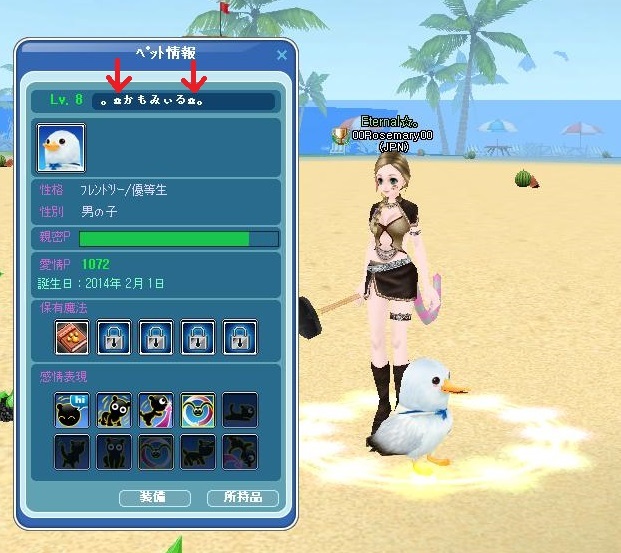This screenshot has width=621, height=553.
Task: Click the penguin pet portrait thumbnail
Action: (61, 148)
